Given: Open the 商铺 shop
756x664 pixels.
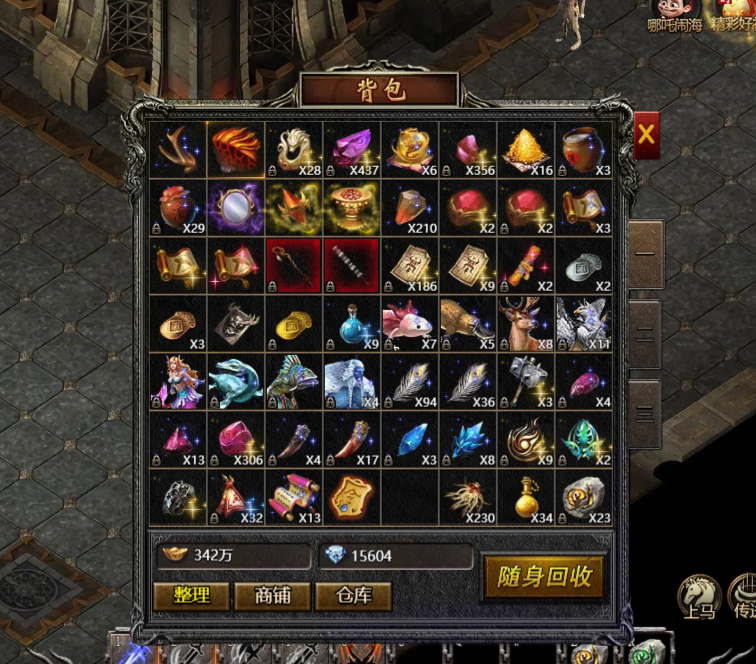Looking at the screenshot, I should click(x=272, y=596).
